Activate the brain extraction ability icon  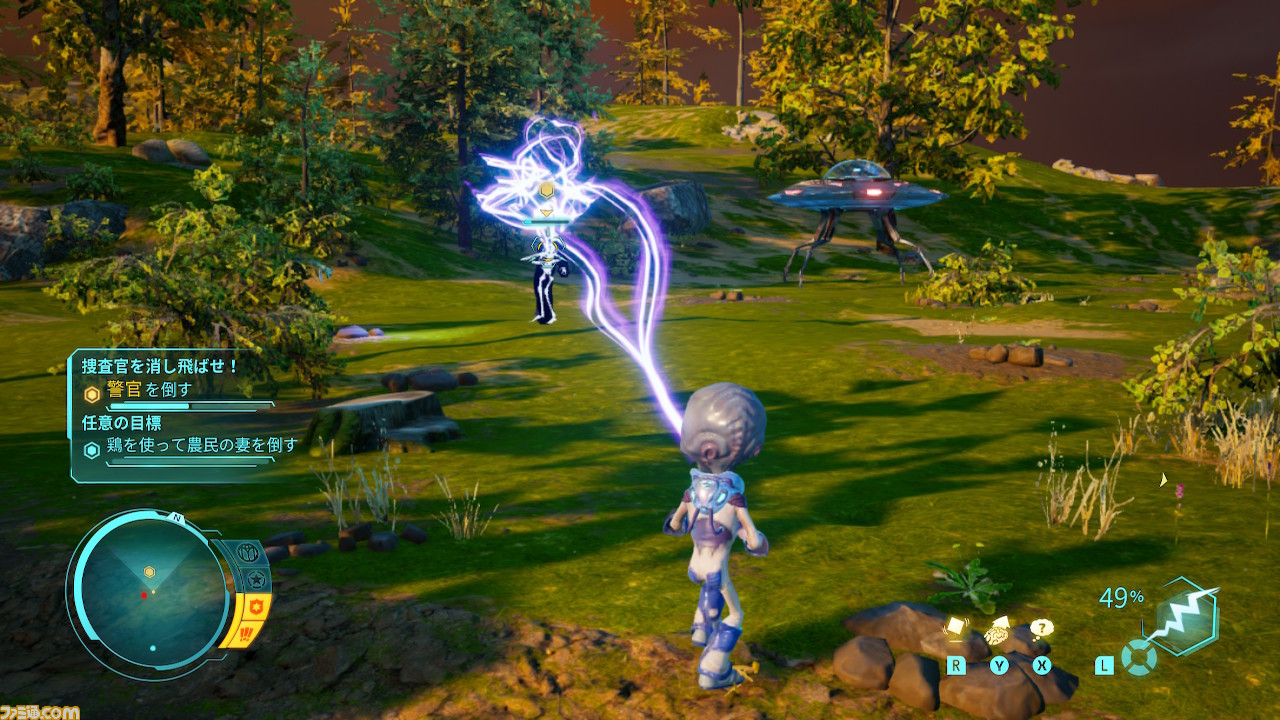pyautogui.click(x=999, y=632)
